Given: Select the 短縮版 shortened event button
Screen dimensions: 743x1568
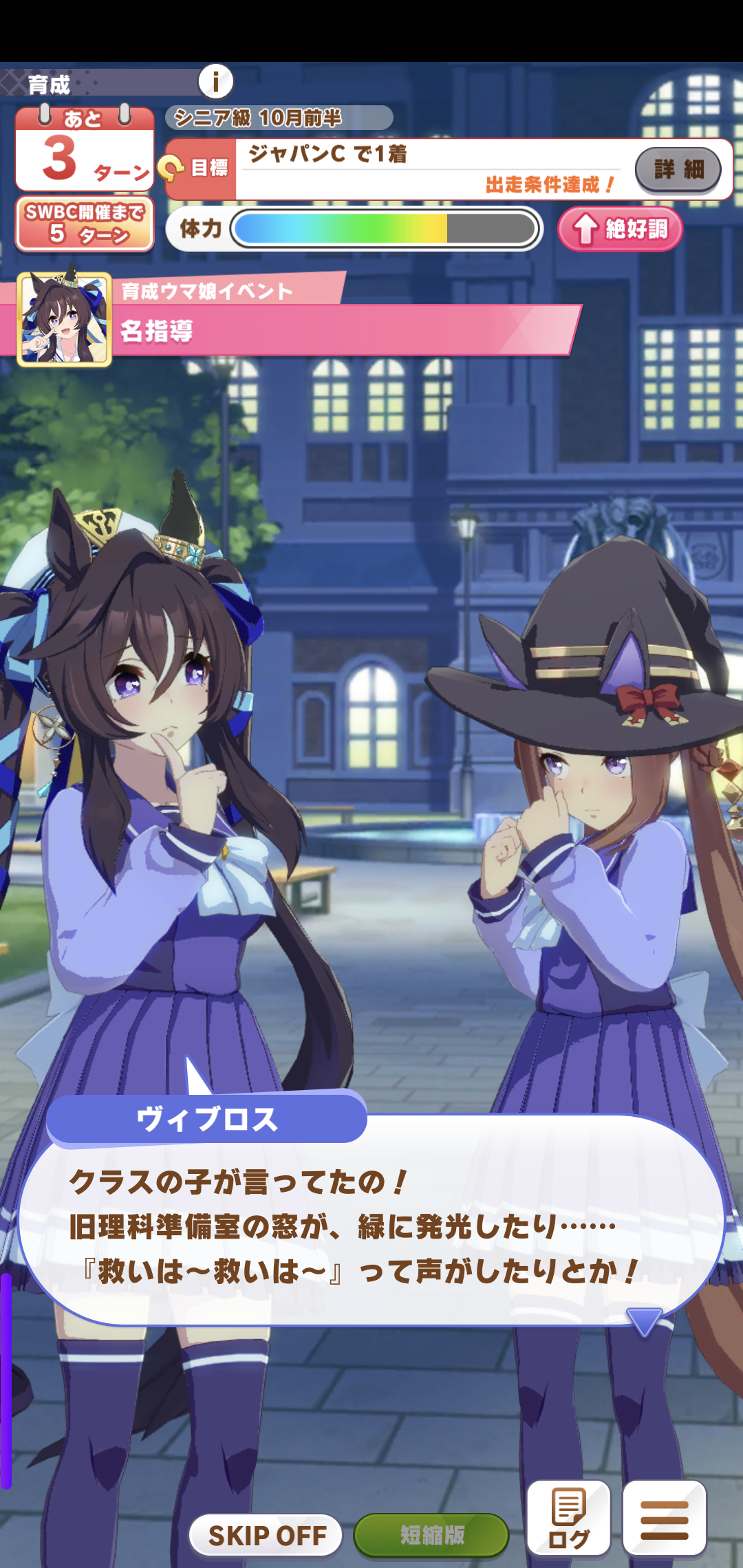Looking at the screenshot, I should click(x=431, y=1534).
